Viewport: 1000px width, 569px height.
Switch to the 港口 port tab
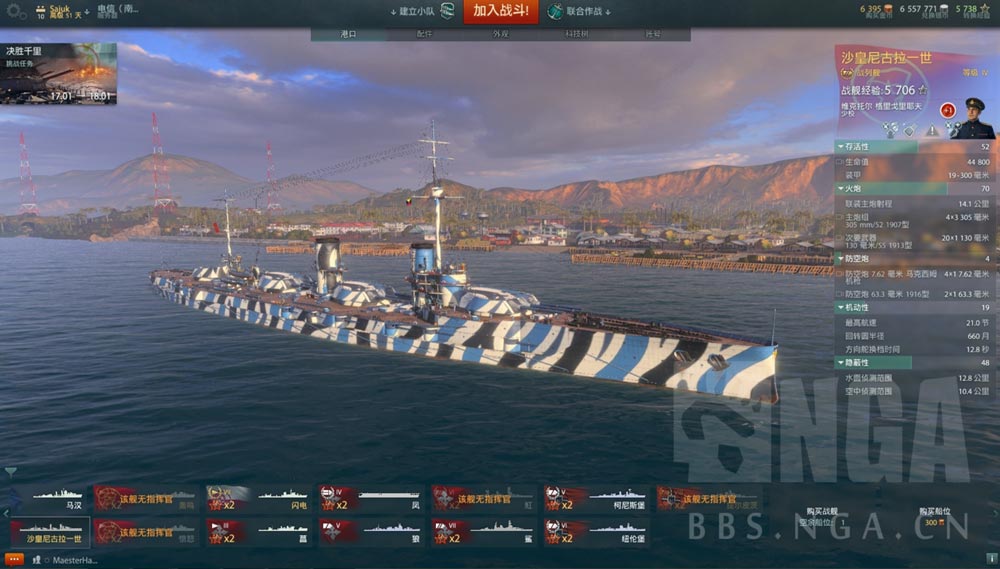(348, 34)
